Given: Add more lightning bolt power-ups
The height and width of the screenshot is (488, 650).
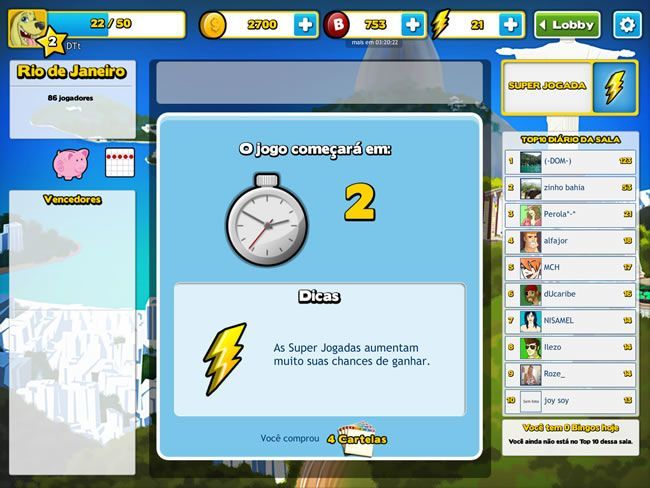Looking at the screenshot, I should 510,25.
